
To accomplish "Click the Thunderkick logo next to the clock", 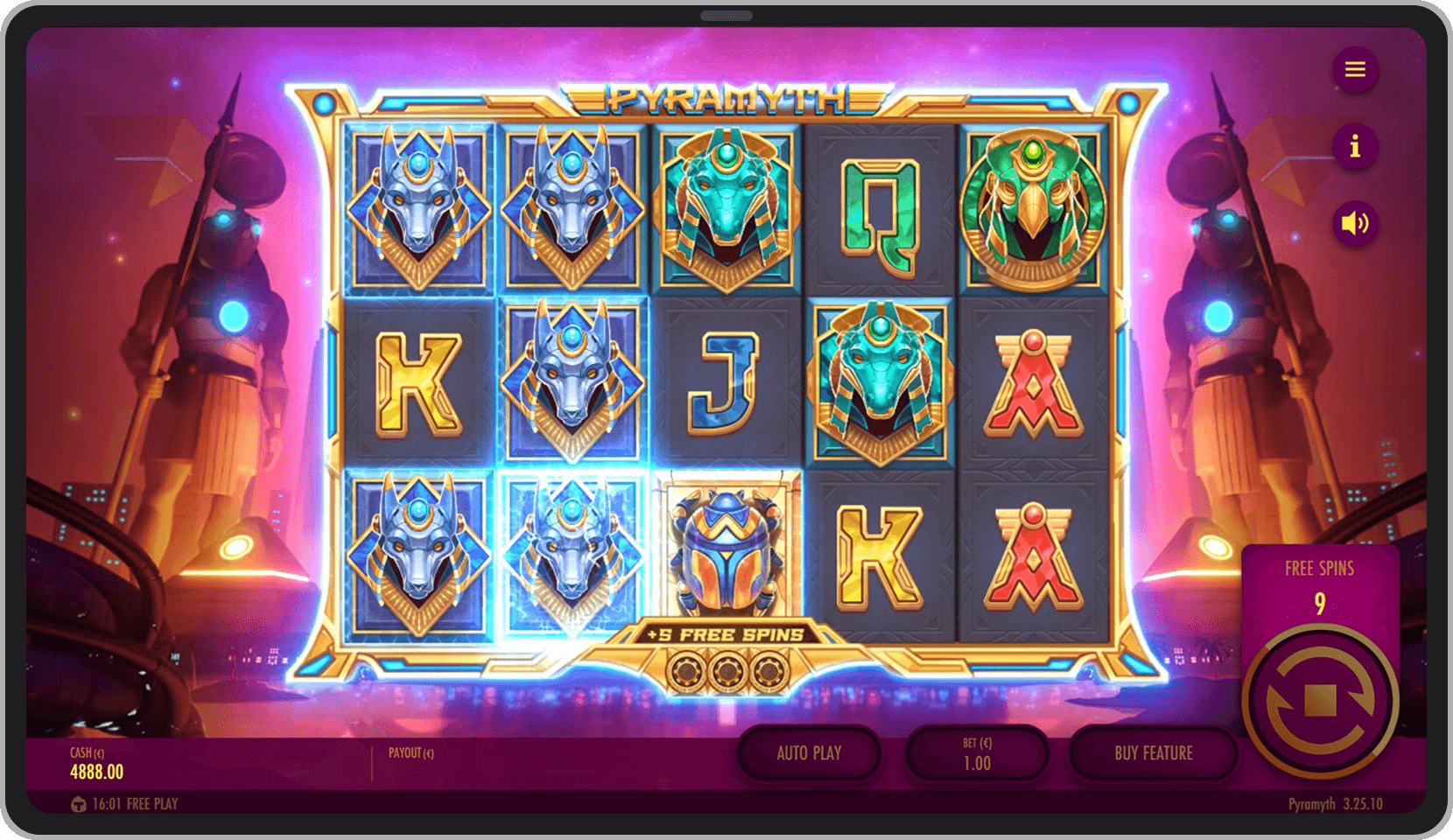I will pos(77,803).
